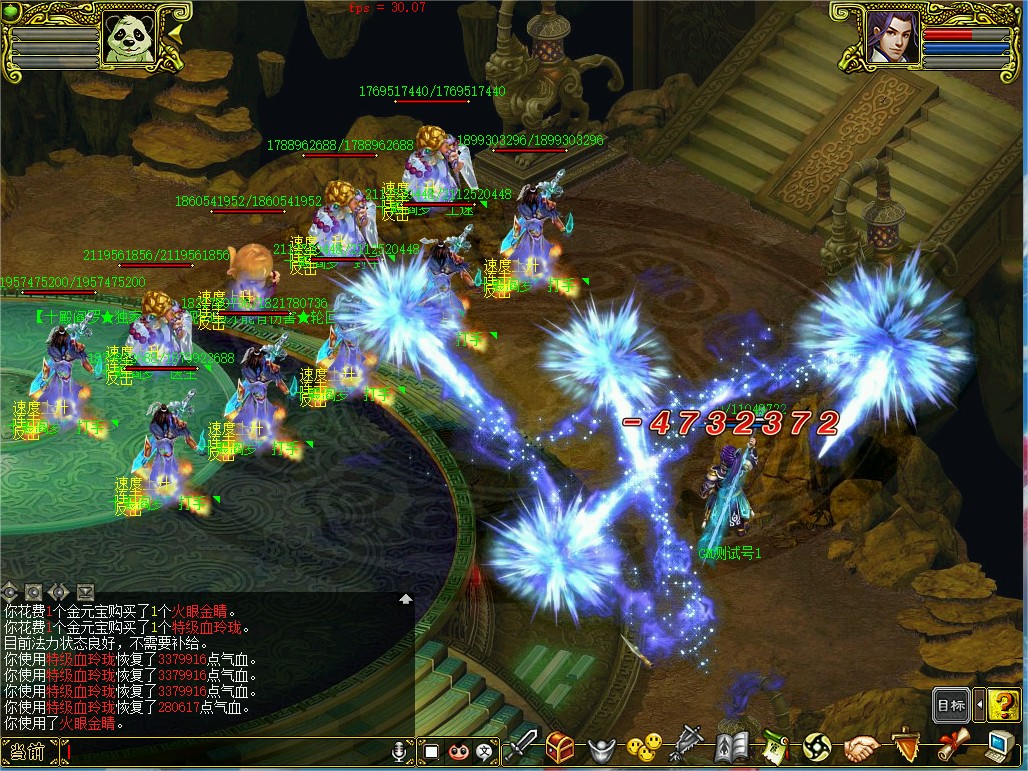1028x771 pixels.
Task: Open the handshake trade icon
Action: click(860, 746)
